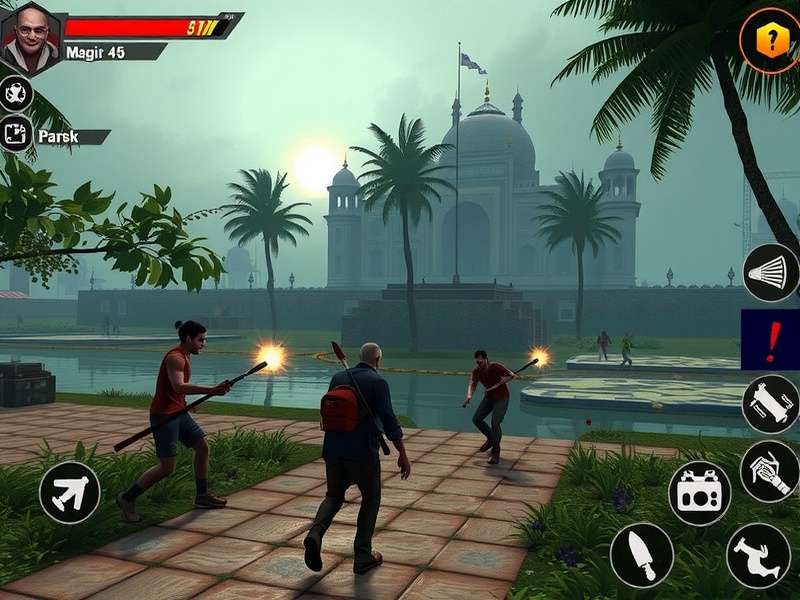Image resolution: width=800 pixels, height=600 pixels.
Task: Activate the kicking figure action button
Action: [758, 555]
